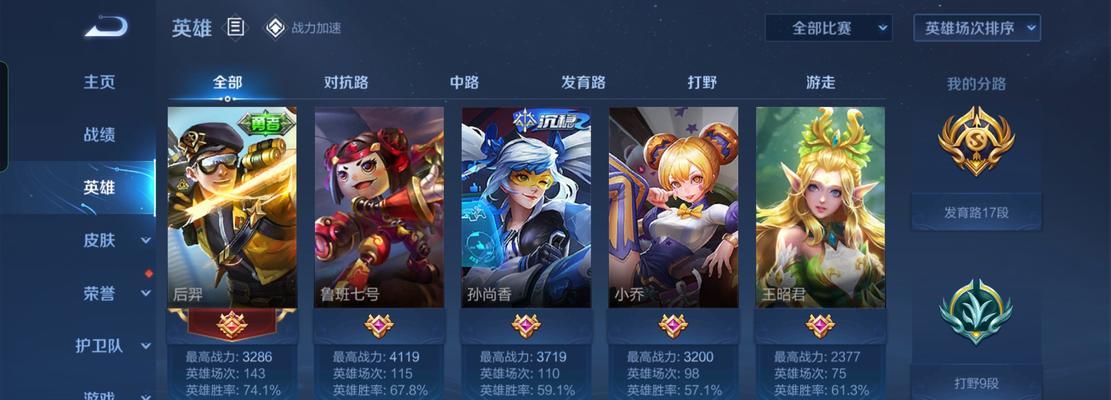Switch to the 中路 tab
The height and width of the screenshot is (400, 1111).
pos(464,83)
